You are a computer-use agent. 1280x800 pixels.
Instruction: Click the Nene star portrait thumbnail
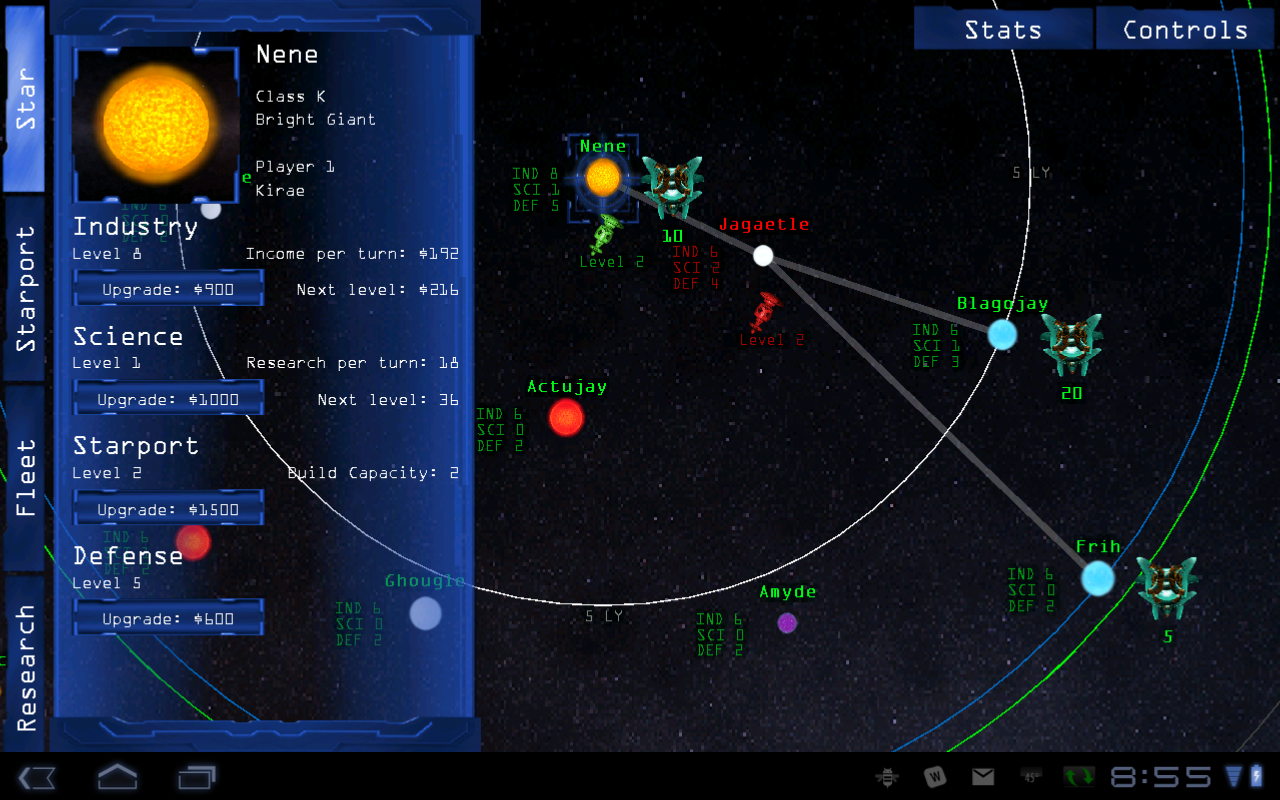[x=155, y=124]
